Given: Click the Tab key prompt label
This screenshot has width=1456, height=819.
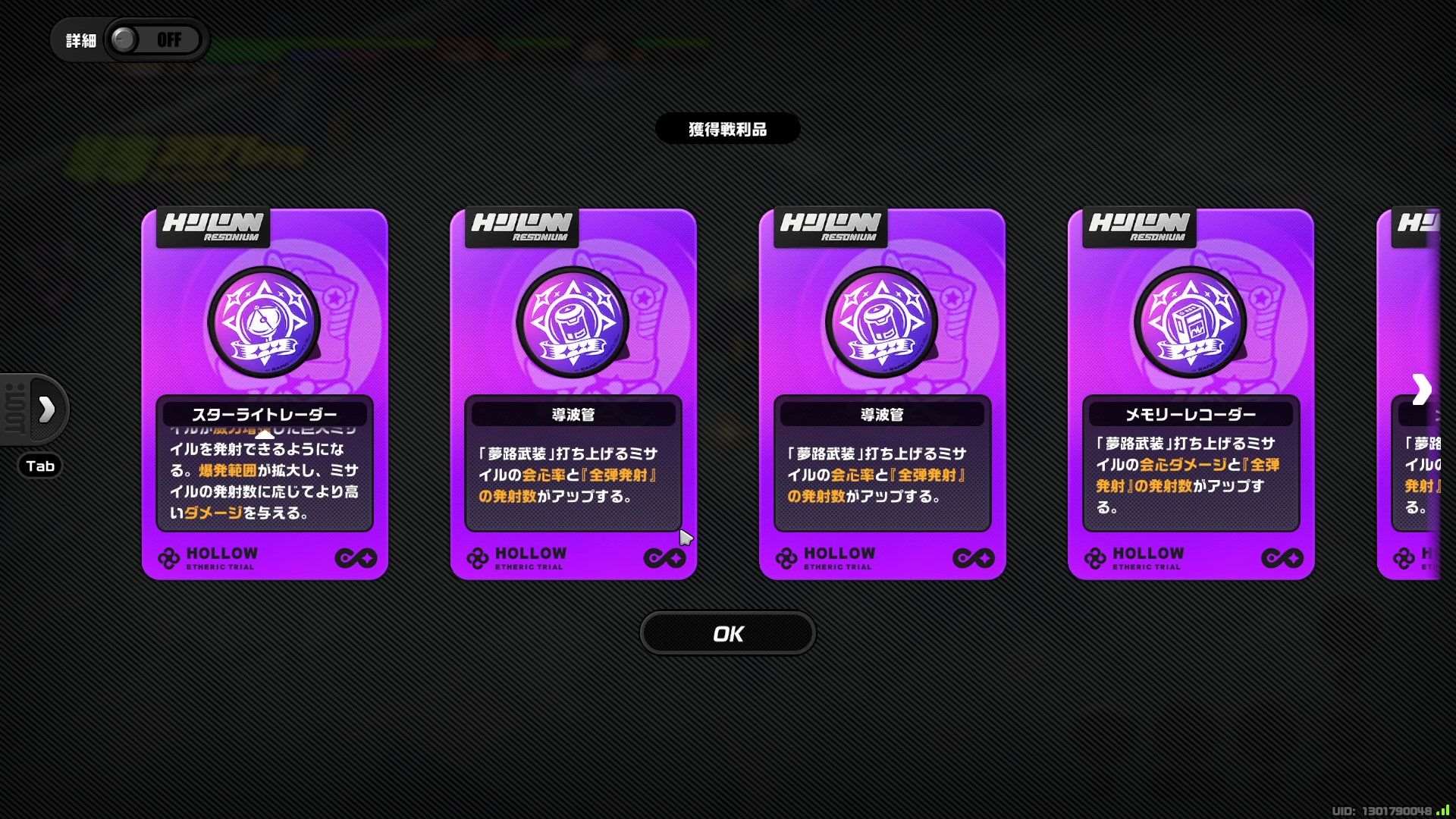Looking at the screenshot, I should tap(39, 466).
